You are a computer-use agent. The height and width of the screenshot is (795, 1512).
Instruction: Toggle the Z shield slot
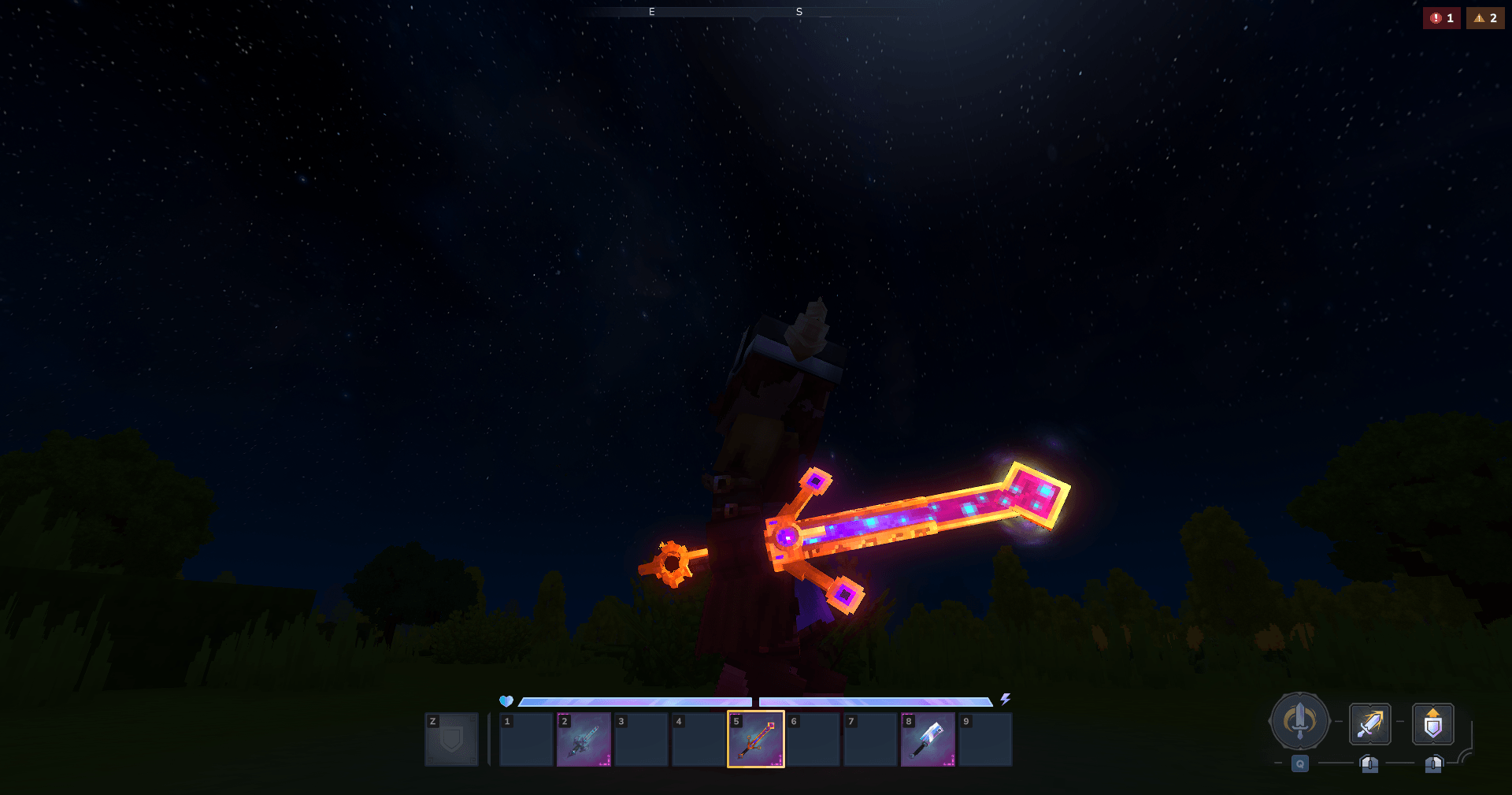pos(451,739)
